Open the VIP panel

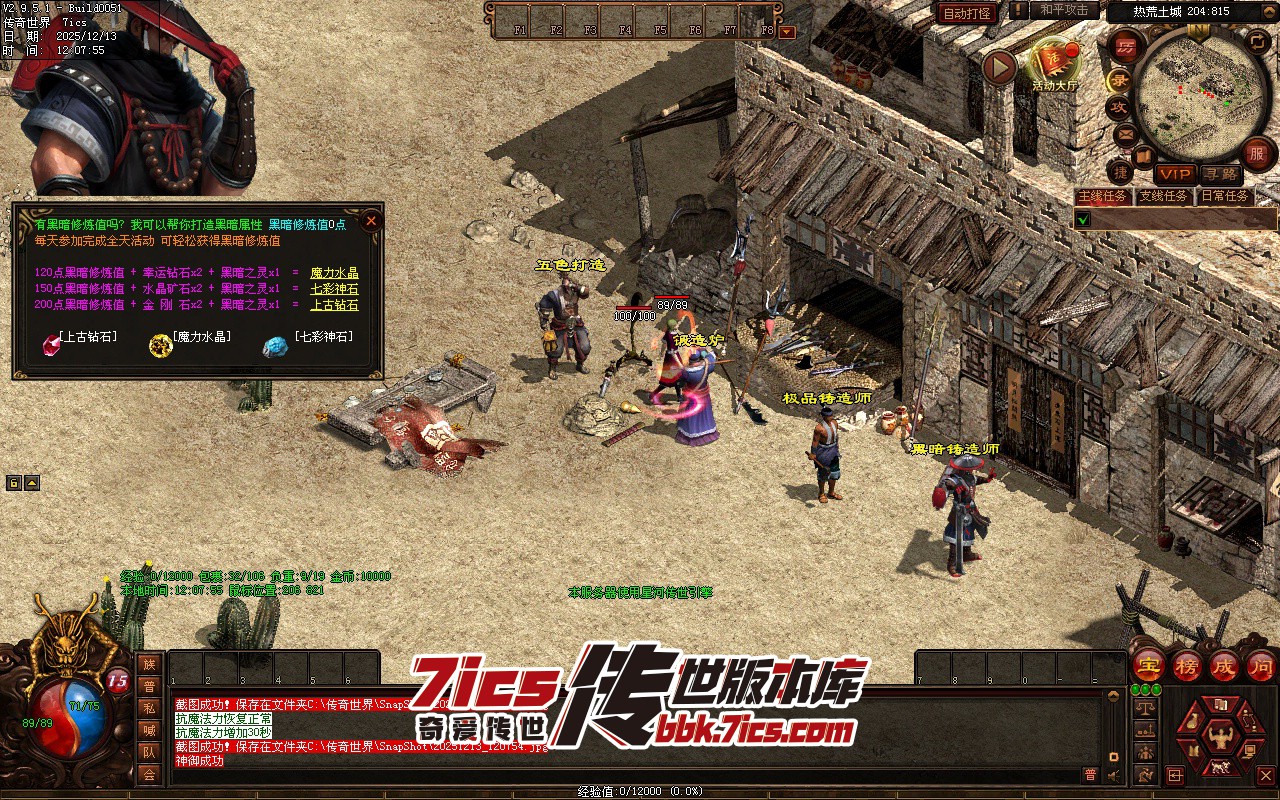(1175, 174)
